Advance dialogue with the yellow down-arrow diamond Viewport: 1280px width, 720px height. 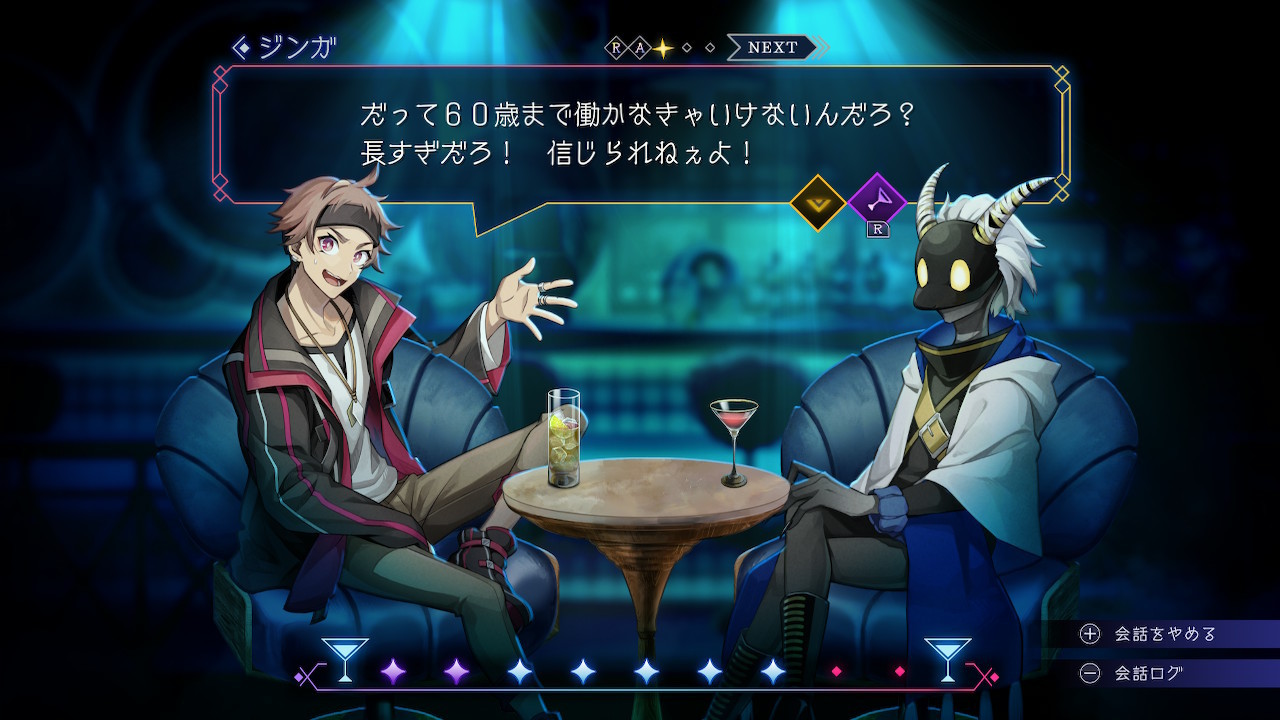(818, 203)
